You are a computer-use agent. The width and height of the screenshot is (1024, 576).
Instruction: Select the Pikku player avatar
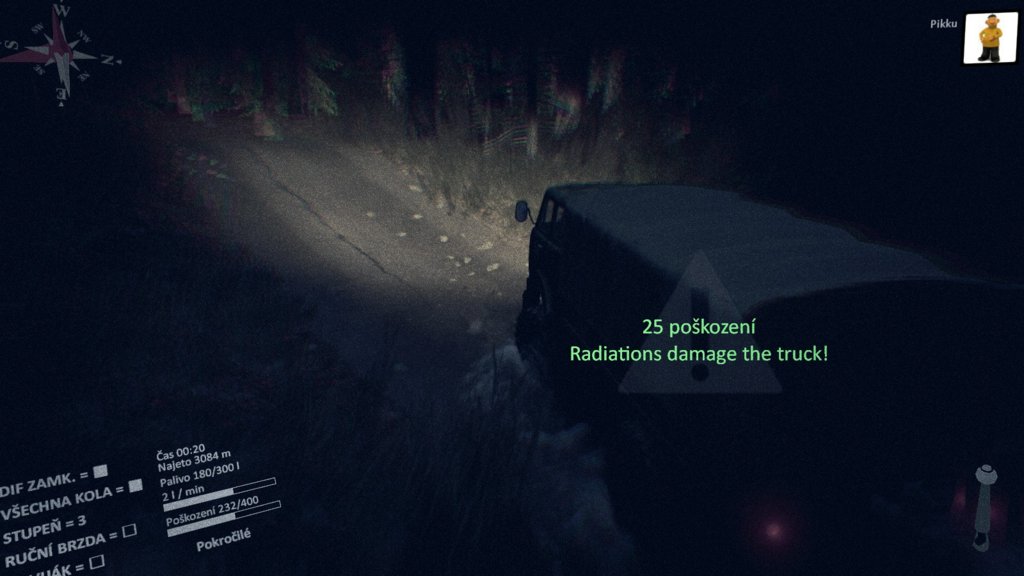tap(990, 39)
